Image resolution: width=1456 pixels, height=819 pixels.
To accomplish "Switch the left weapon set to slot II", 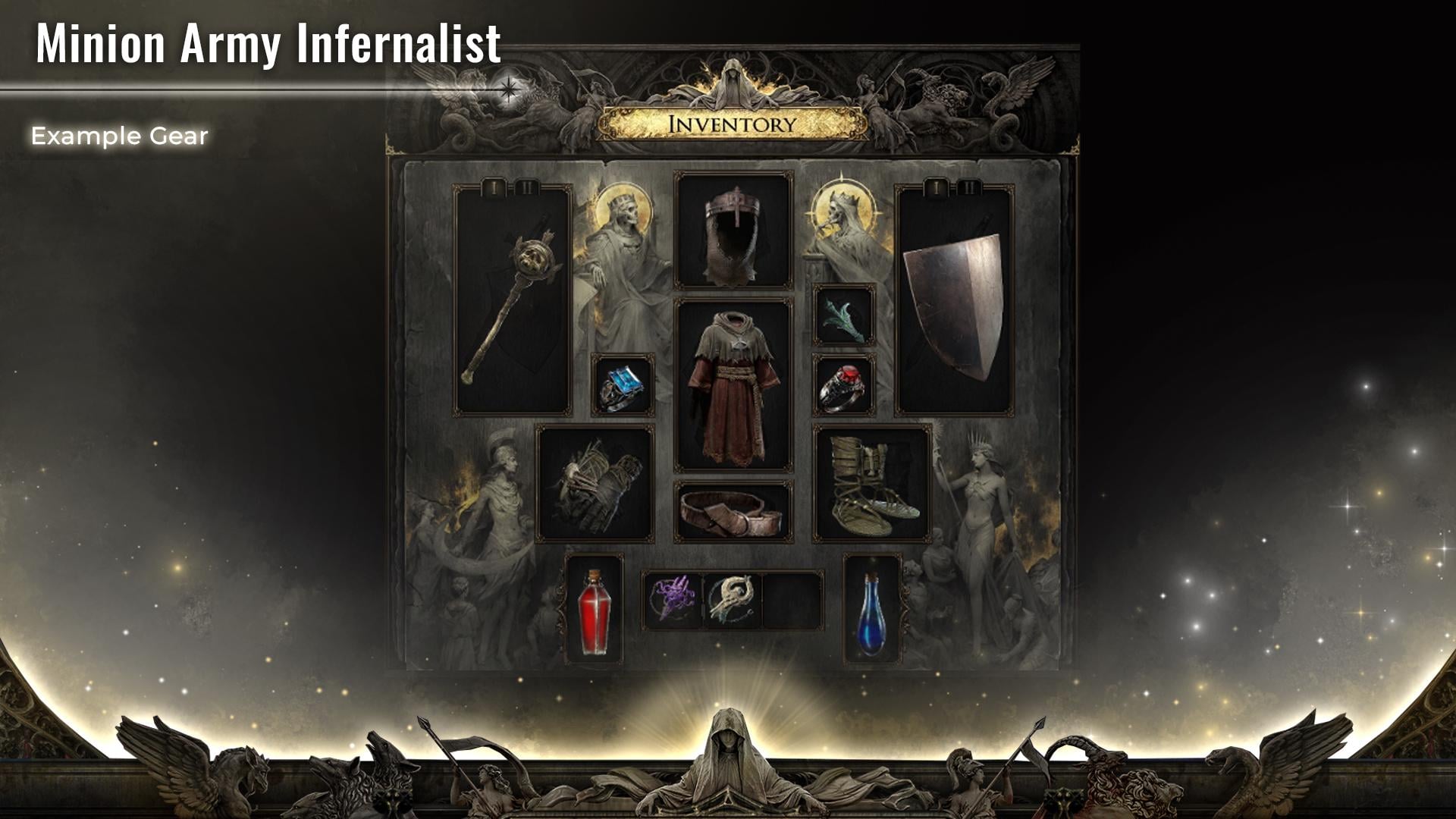I will click(x=526, y=186).
